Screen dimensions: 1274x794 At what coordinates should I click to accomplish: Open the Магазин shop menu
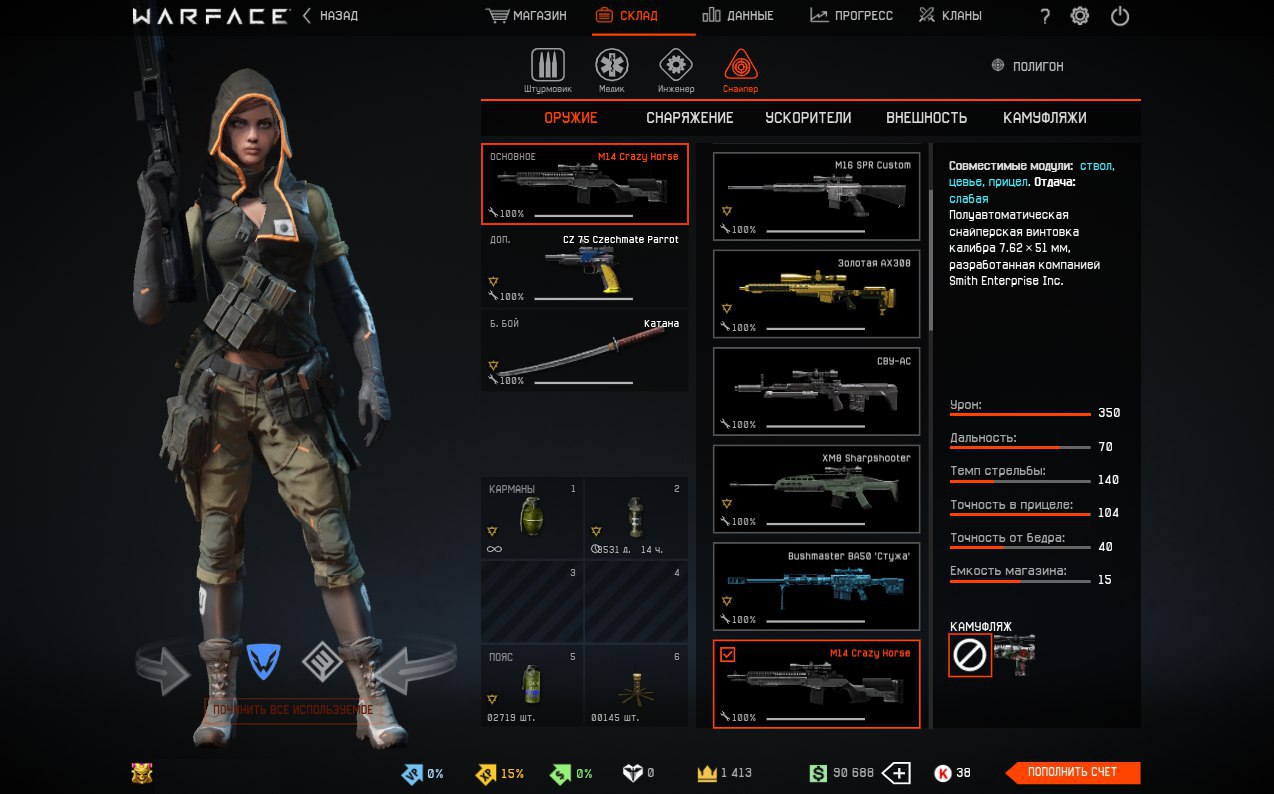[x=526, y=16]
